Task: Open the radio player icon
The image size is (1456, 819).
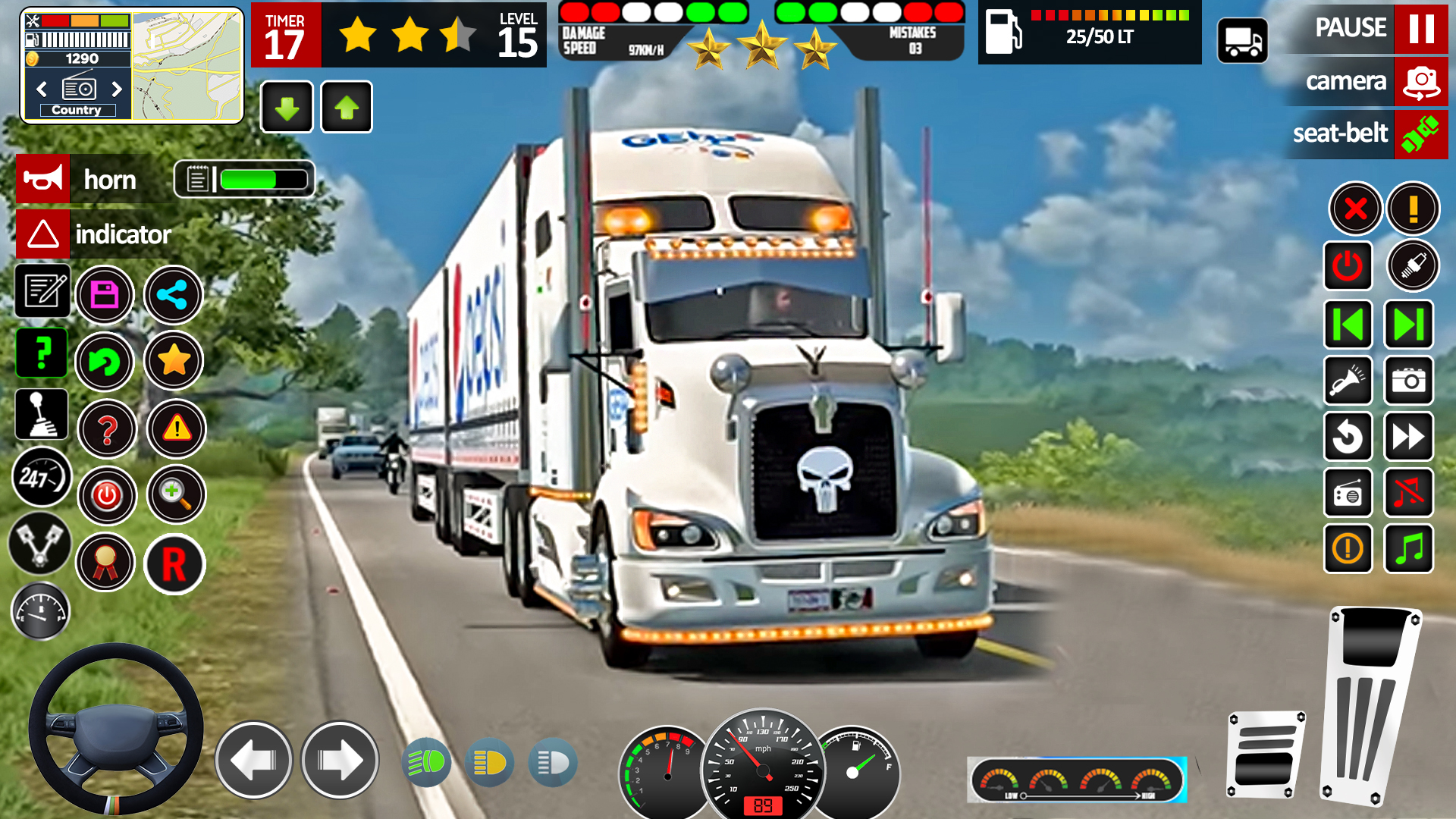Action: point(1348,493)
